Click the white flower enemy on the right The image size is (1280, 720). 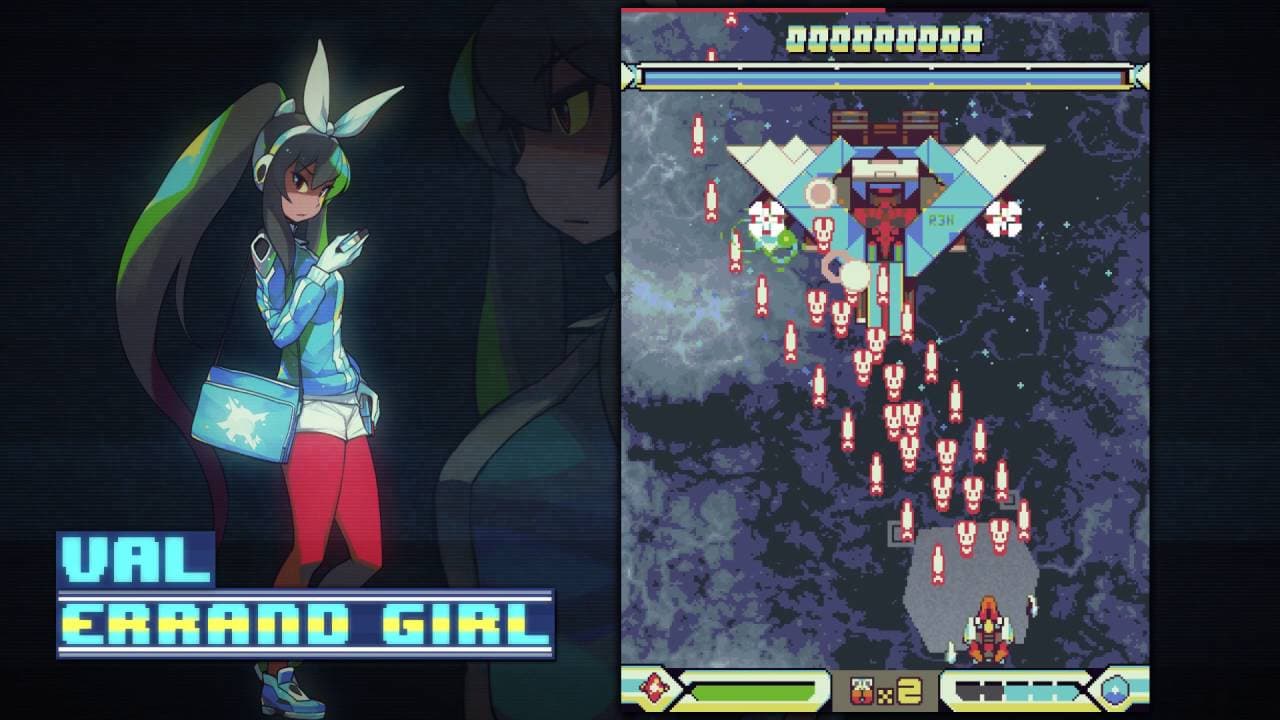pos(1002,218)
